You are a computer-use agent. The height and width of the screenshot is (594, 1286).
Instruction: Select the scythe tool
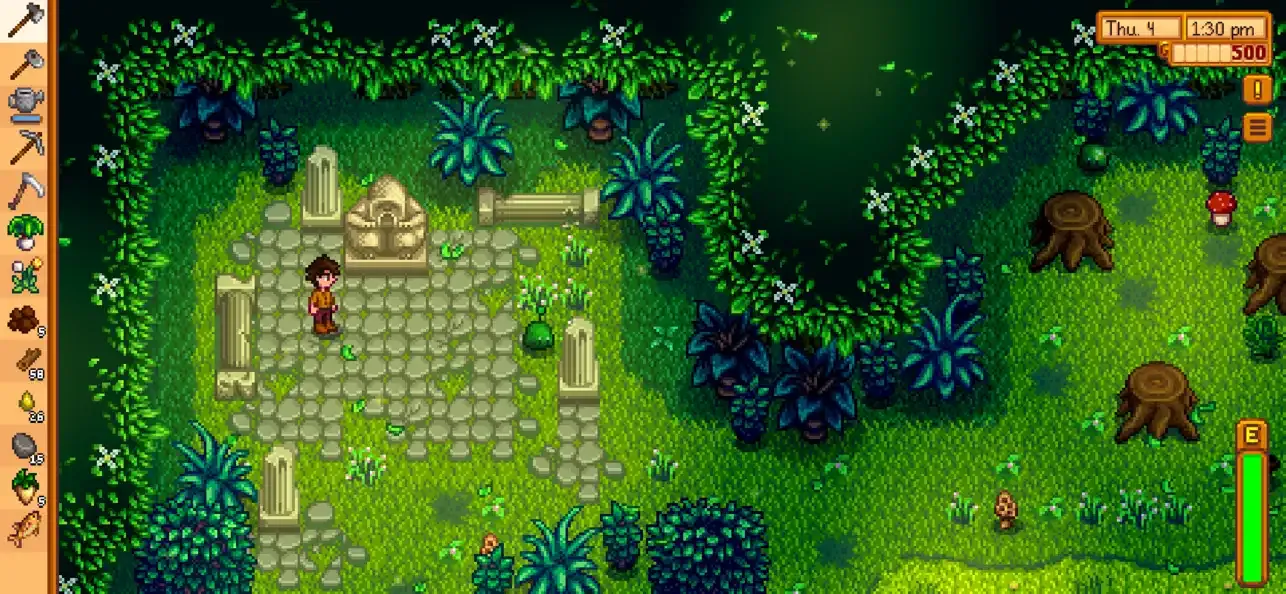24,189
